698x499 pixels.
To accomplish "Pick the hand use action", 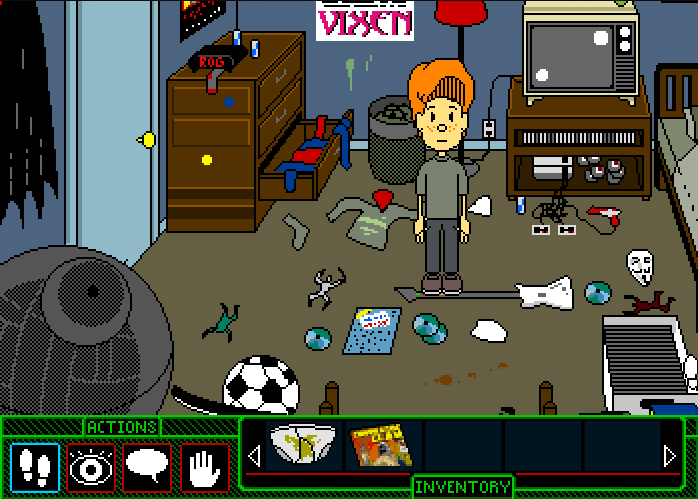I will (204, 467).
